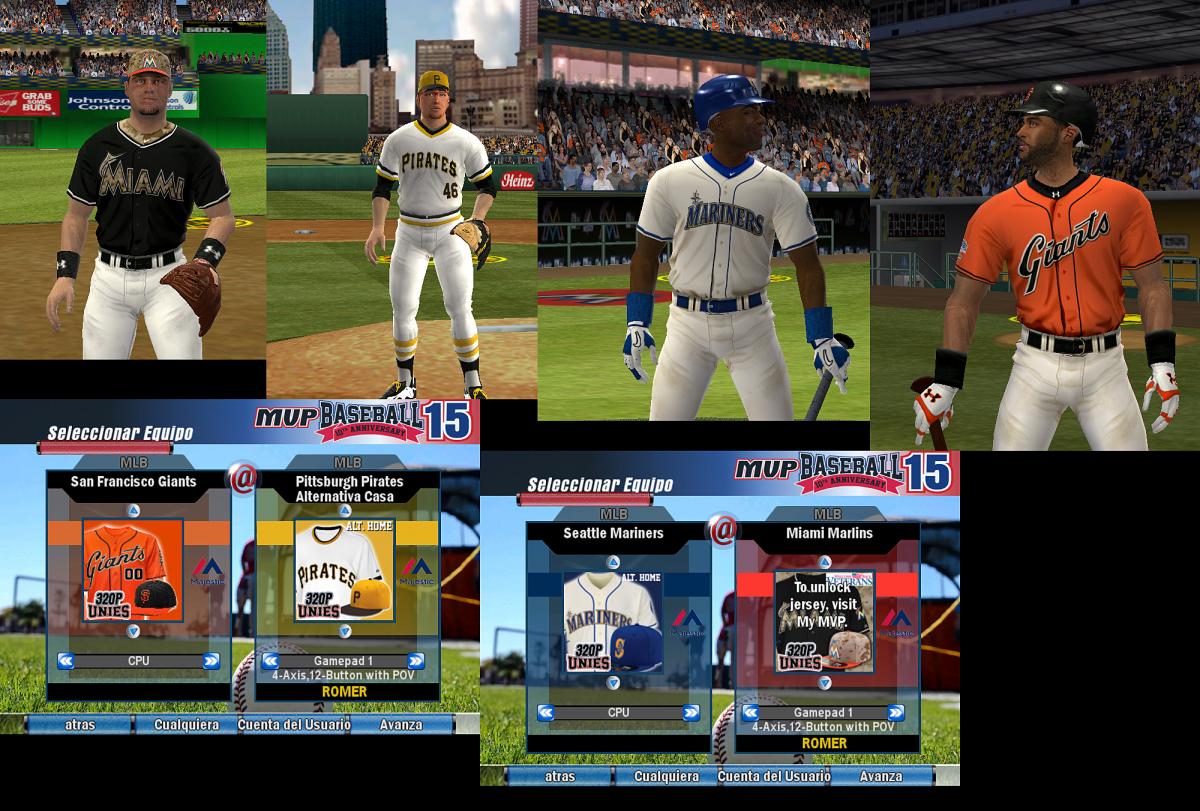Click the left arrow next to the Pirates' Gamepad 1
The image size is (1200, 811).
pos(270,661)
